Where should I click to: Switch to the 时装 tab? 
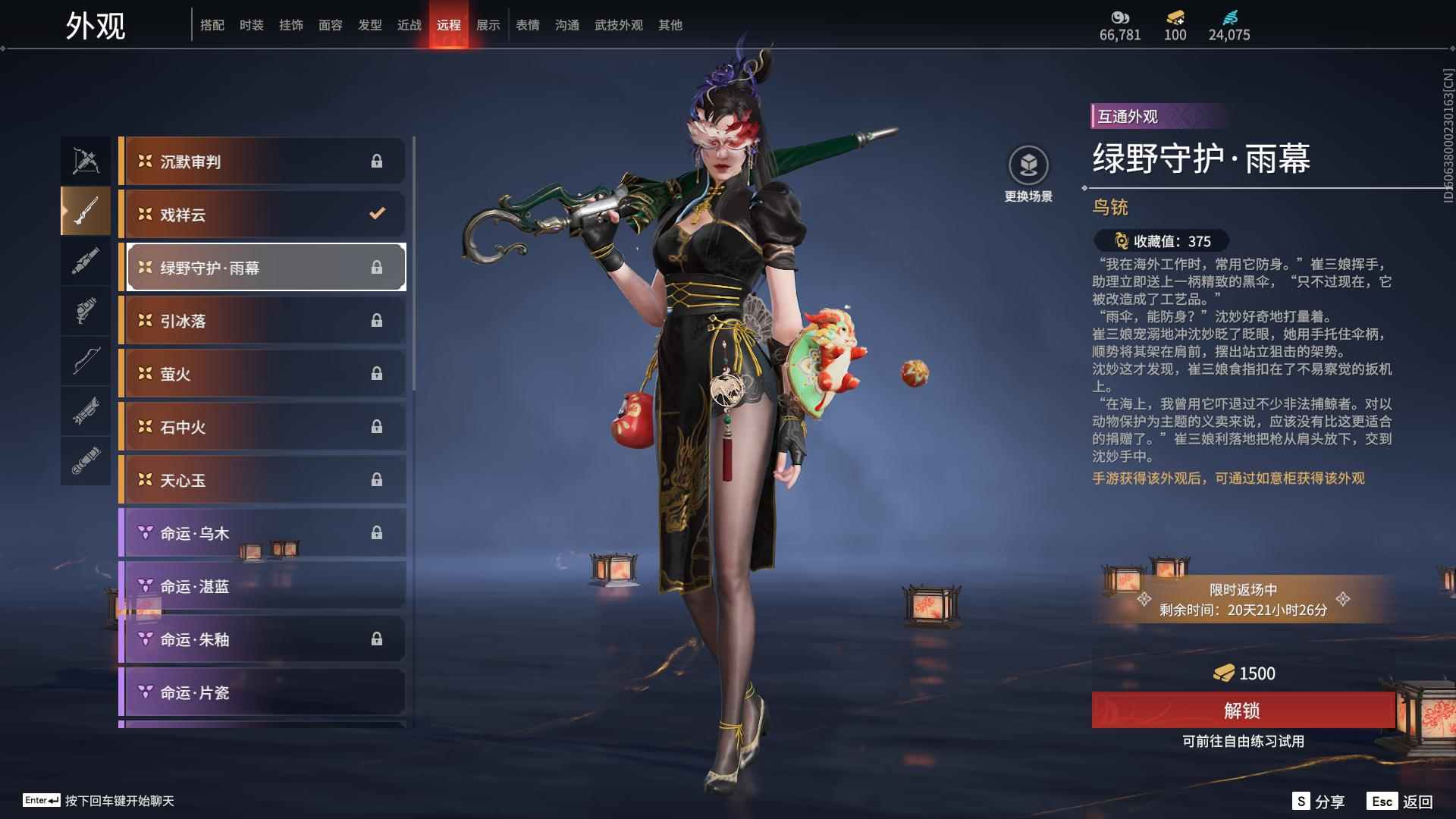[253, 24]
